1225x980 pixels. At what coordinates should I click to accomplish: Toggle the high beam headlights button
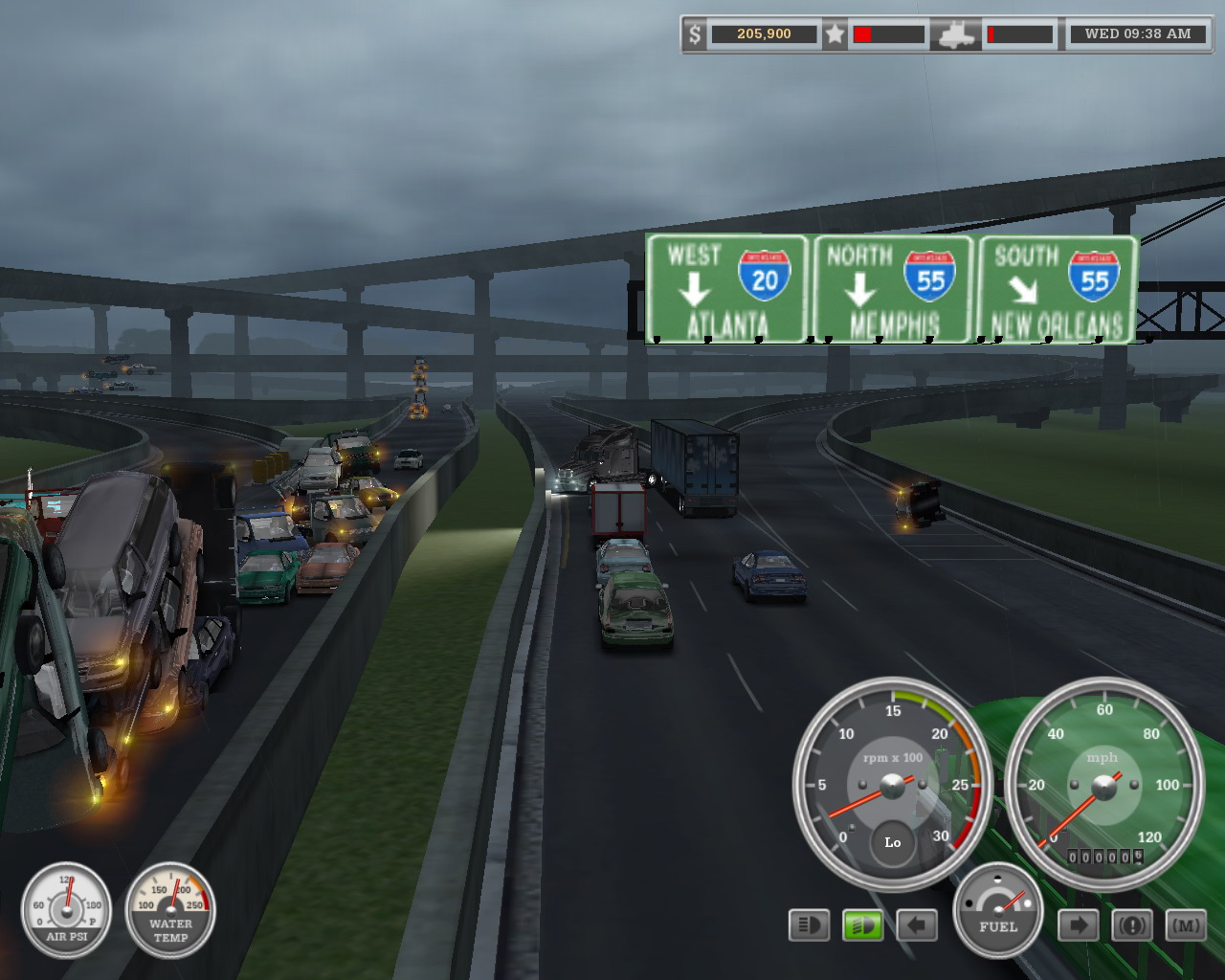click(x=809, y=925)
